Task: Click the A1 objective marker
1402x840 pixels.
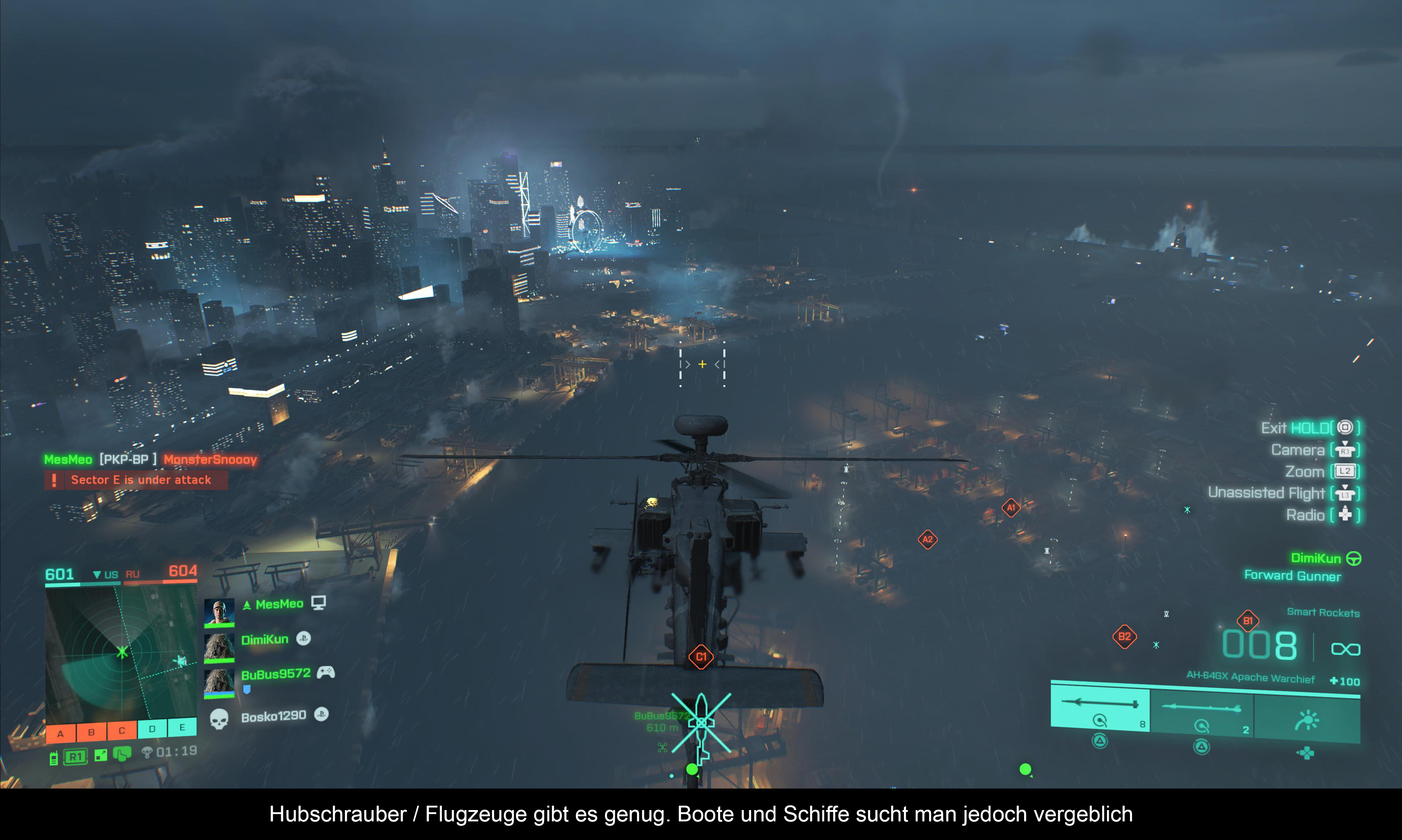Action: (x=1011, y=508)
